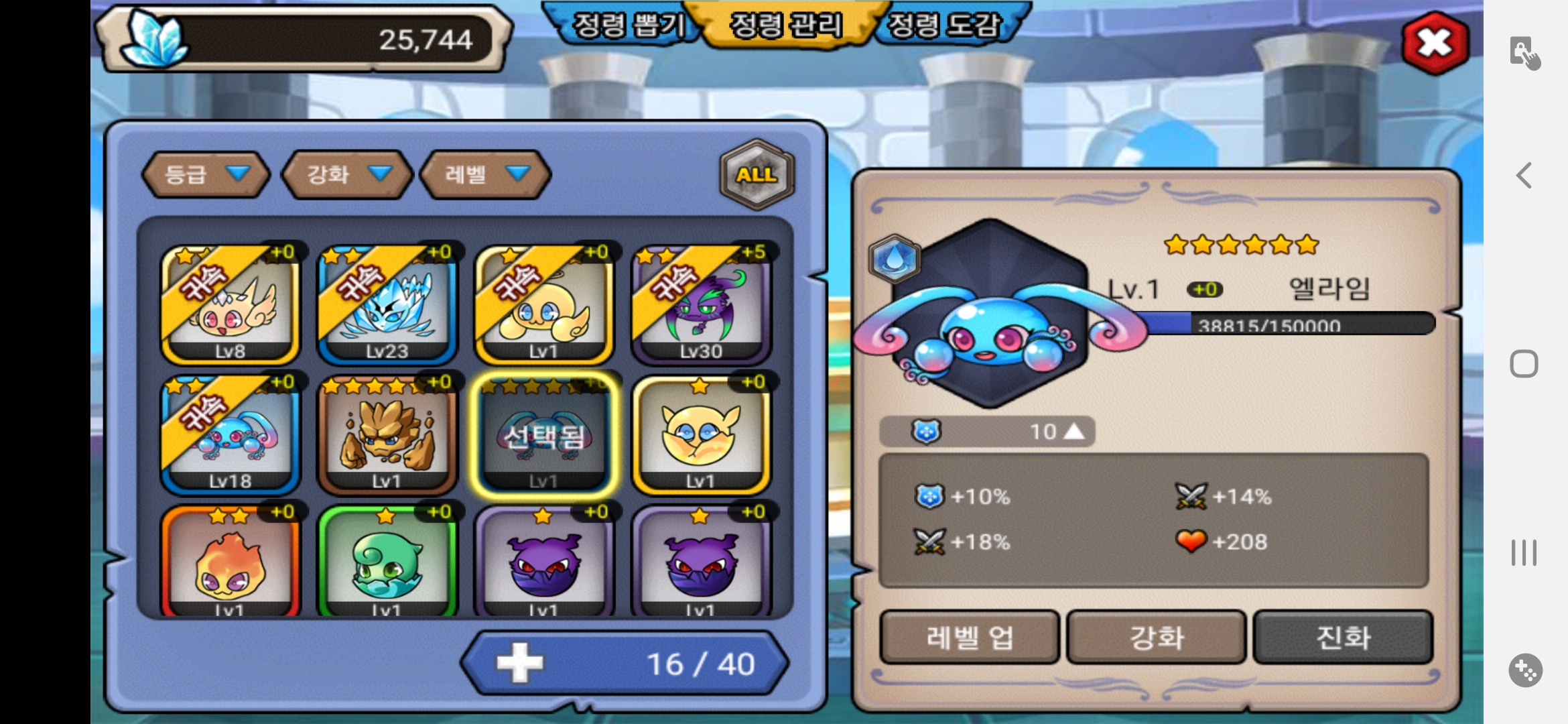Tap the 진화 evolve button
This screenshot has width=1568, height=724.
[1343, 637]
